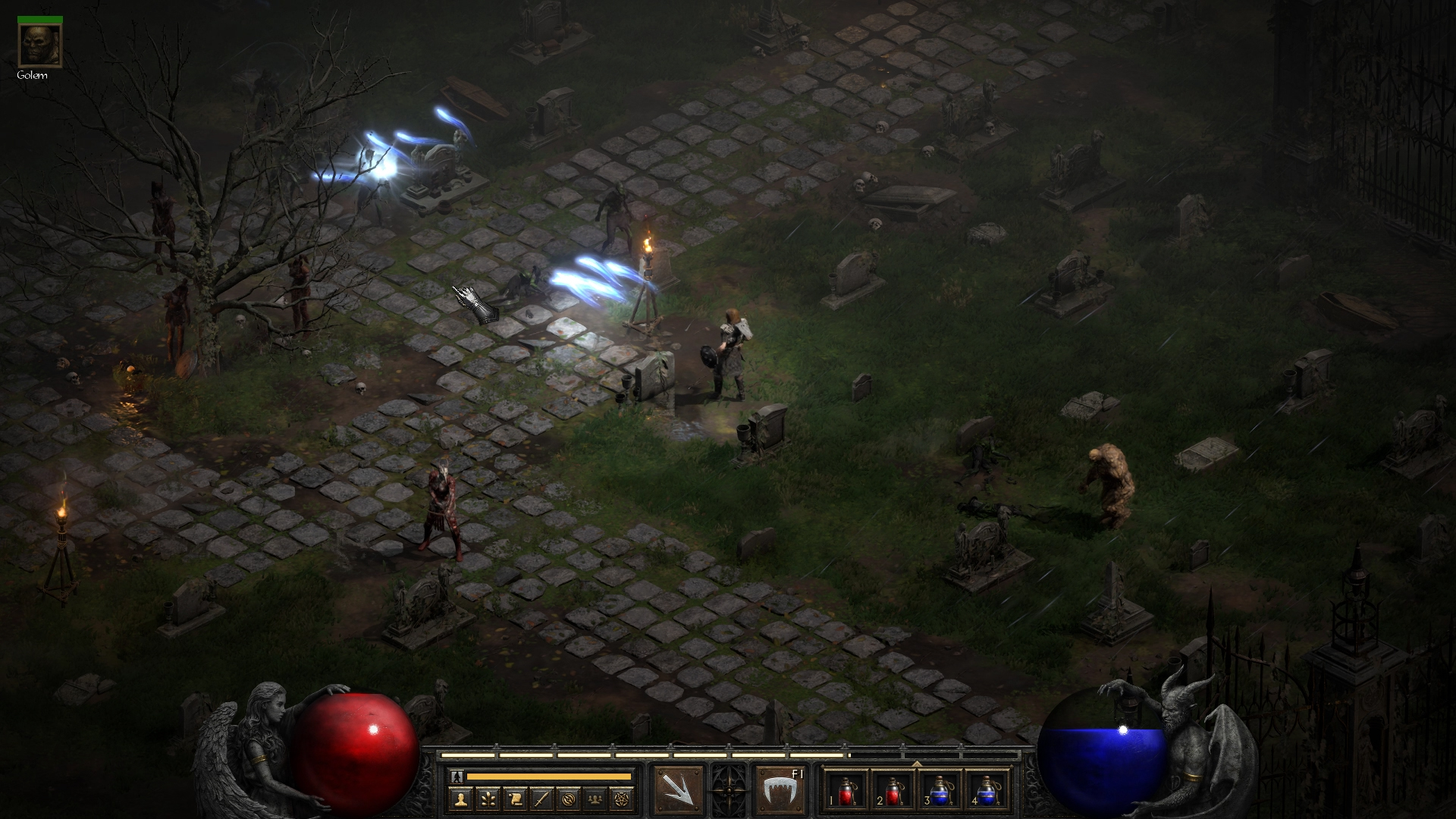This screenshot has width=1456, height=819.
Task: Toggle the run/walk button
Action: pyautogui.click(x=457, y=777)
